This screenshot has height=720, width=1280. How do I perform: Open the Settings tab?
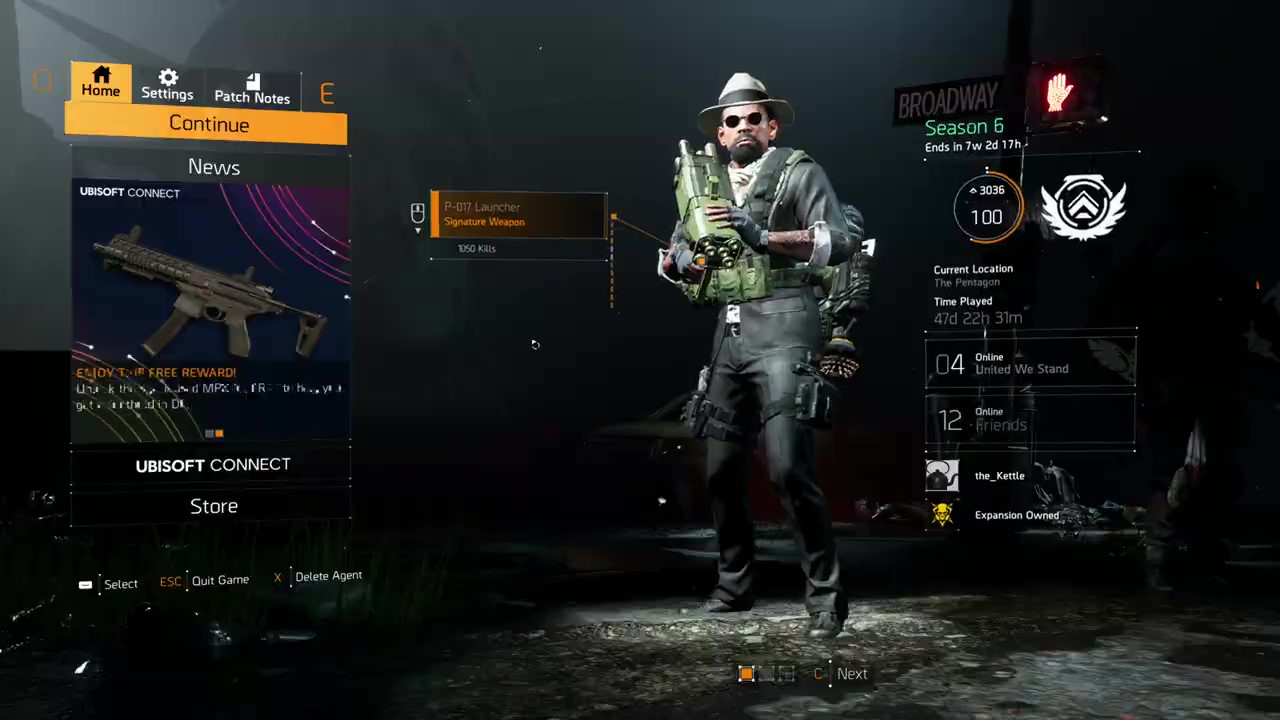point(167,84)
